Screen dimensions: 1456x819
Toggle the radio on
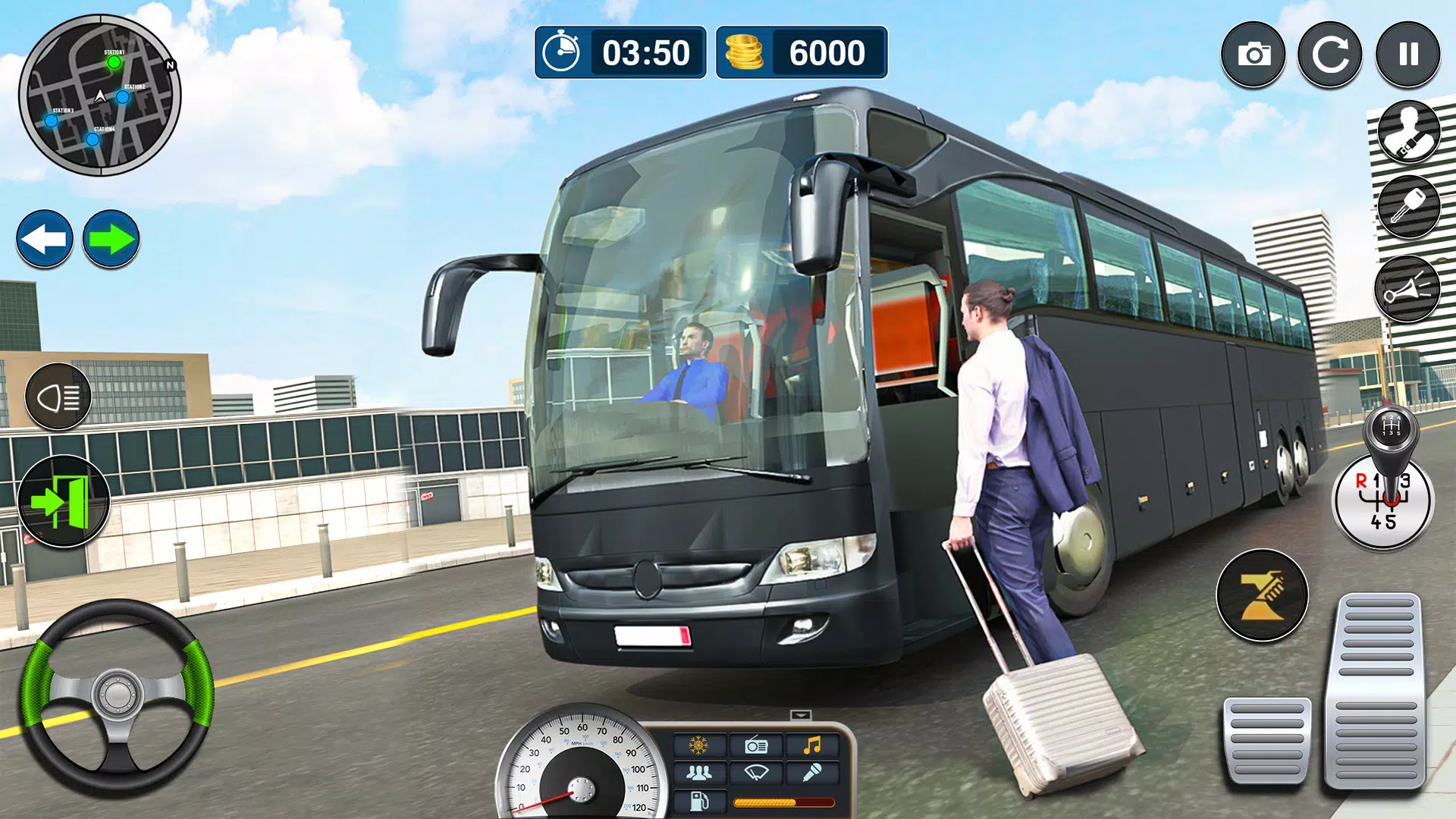[755, 745]
